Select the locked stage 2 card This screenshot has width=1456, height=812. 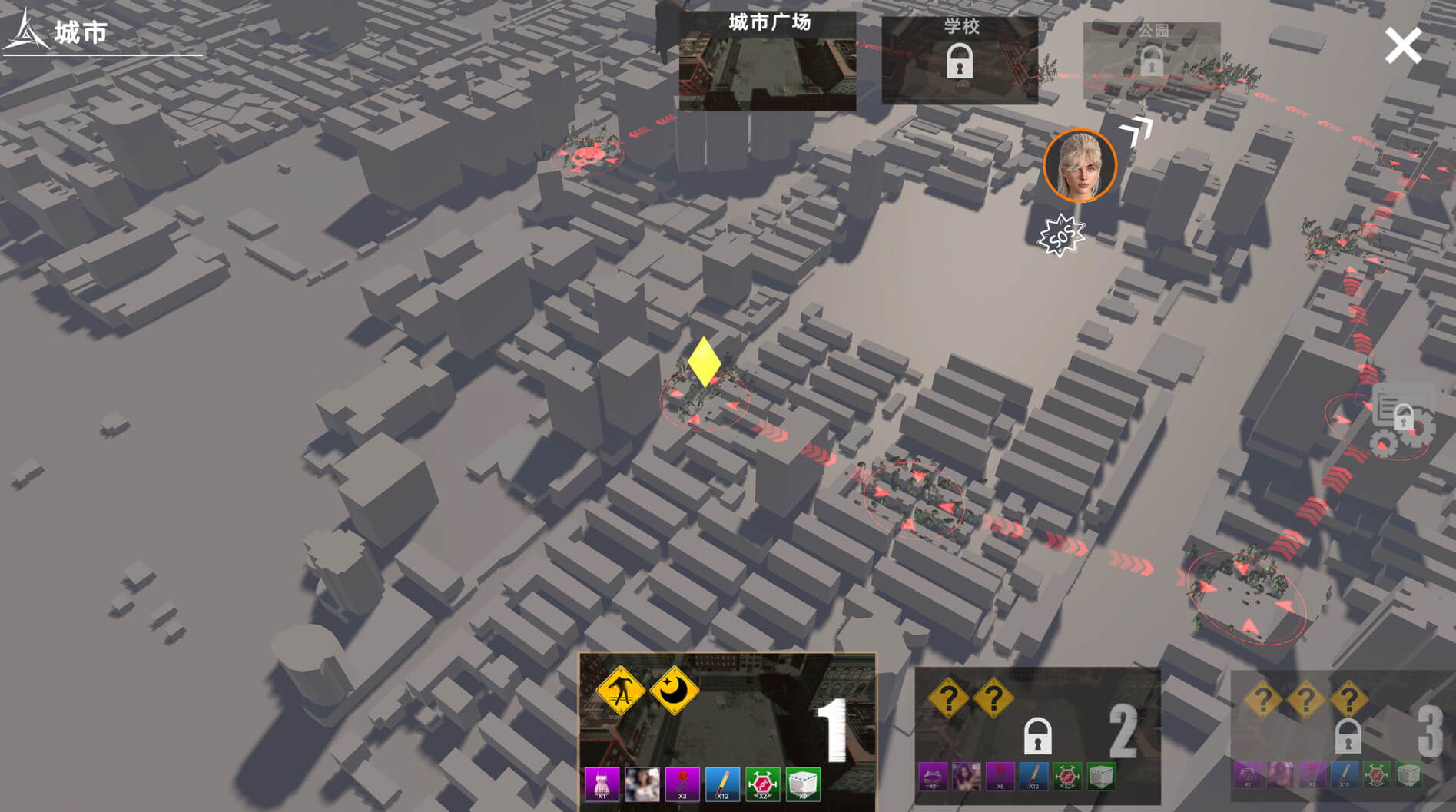1037,734
